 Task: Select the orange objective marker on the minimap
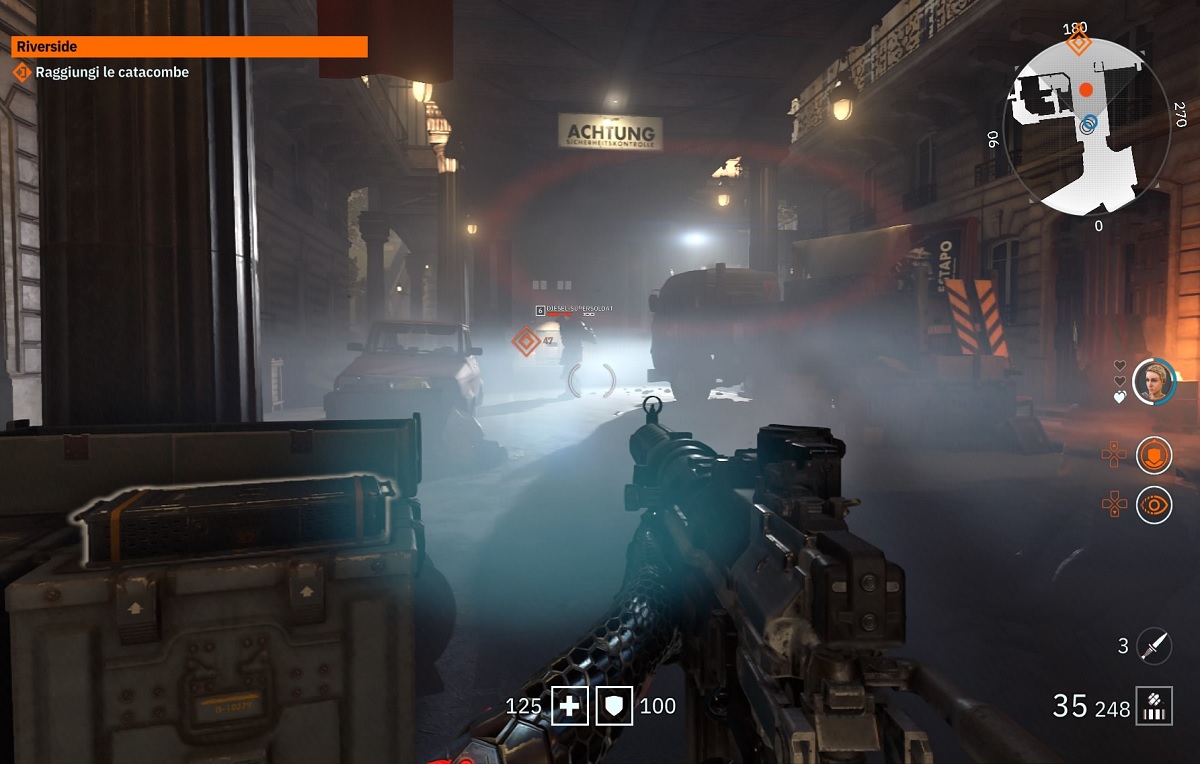coord(1078,42)
